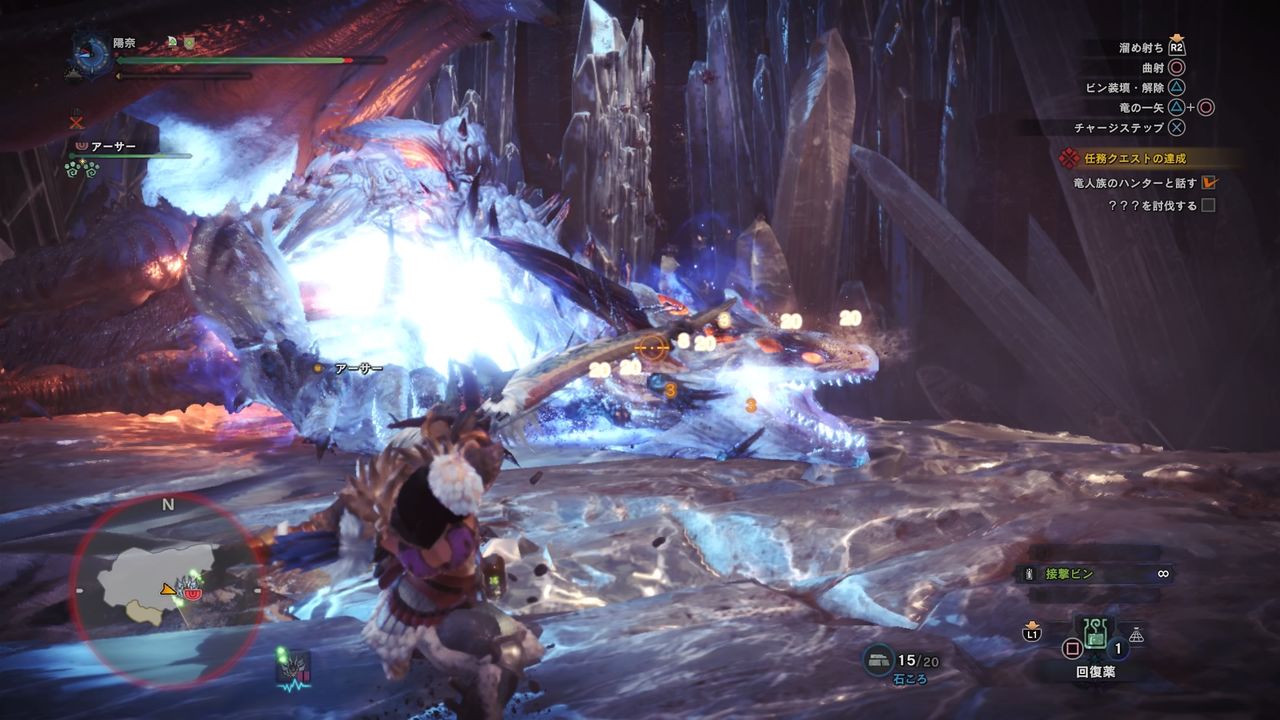
Task: Toggle the ？？？を討伐する objective checkbox
Action: tap(1208, 206)
